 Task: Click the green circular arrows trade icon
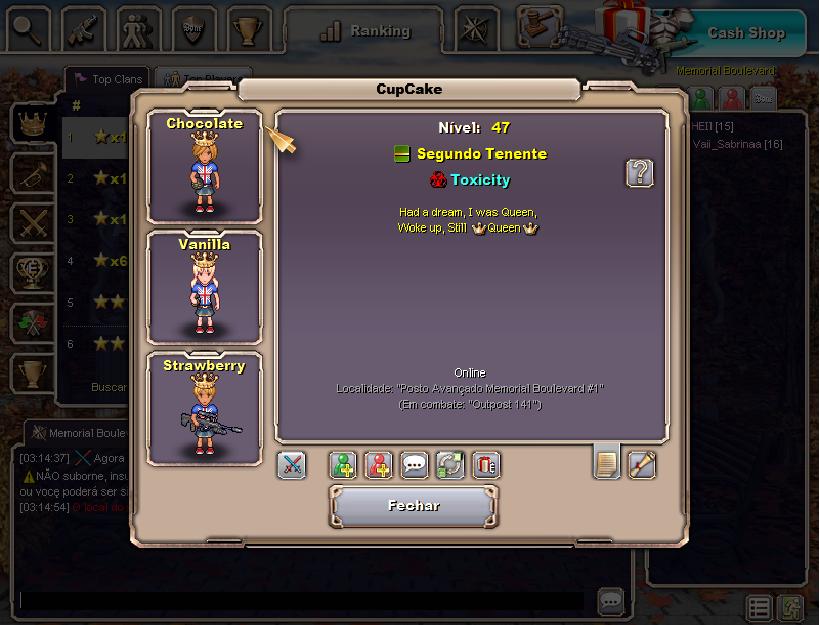tap(450, 465)
